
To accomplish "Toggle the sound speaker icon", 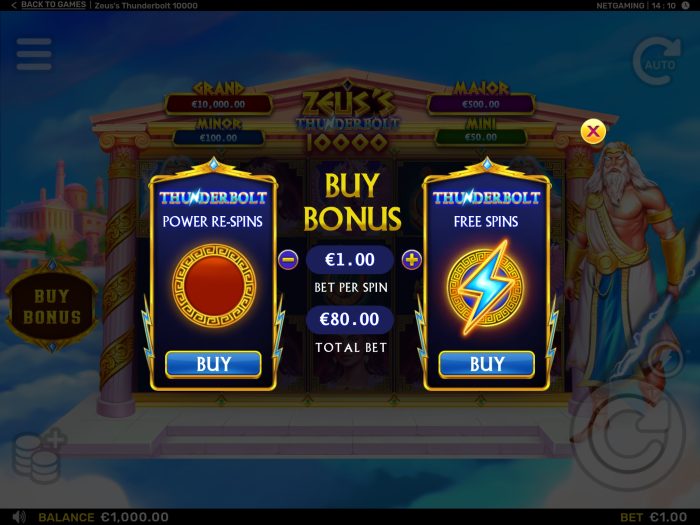I will point(19,517).
